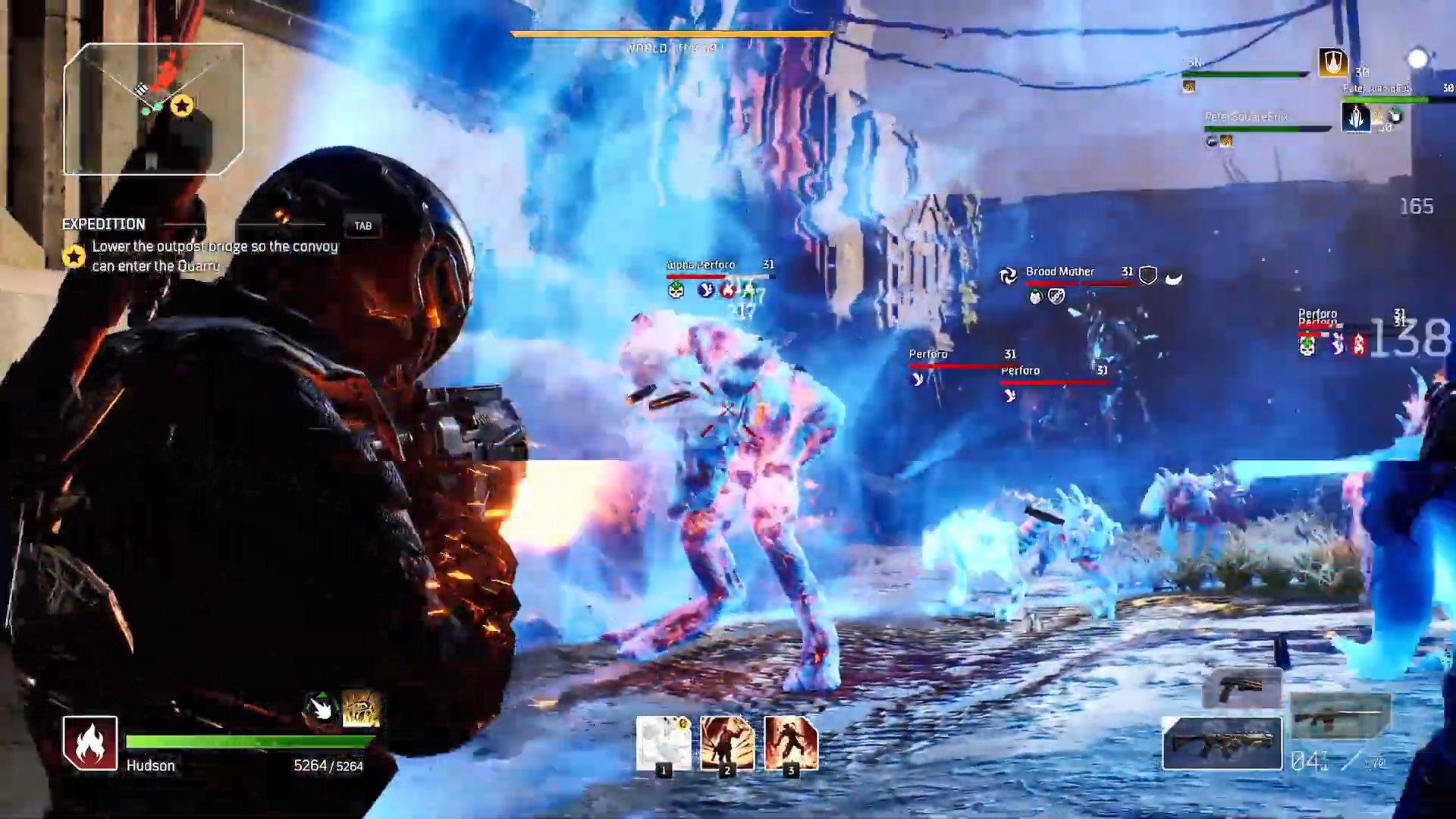Activate the first skill slot
This screenshot has height=819, width=1456.
(664, 743)
